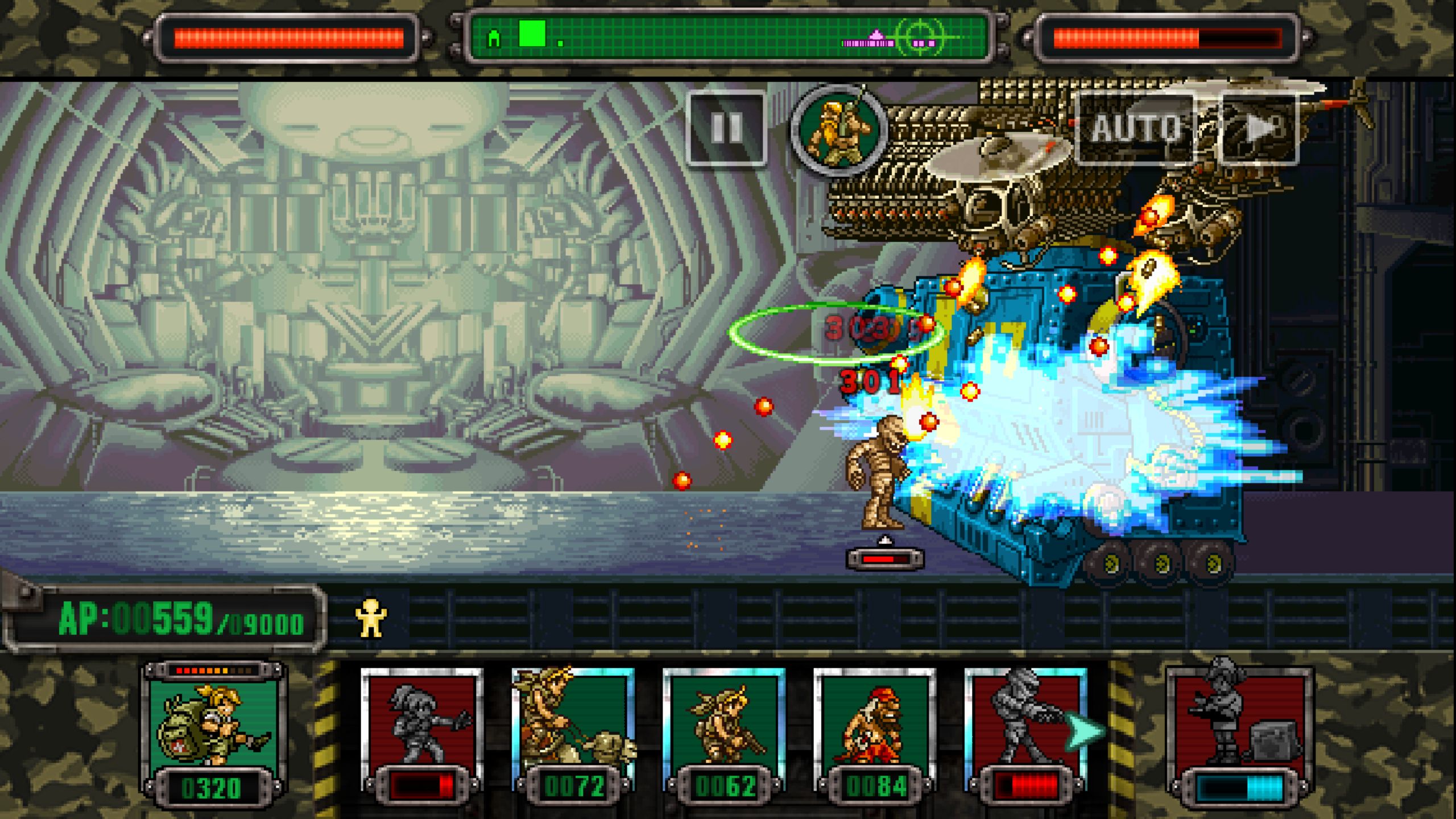Upgrade AP production for 0320
This screenshot has width=1456, height=819.
(212, 734)
